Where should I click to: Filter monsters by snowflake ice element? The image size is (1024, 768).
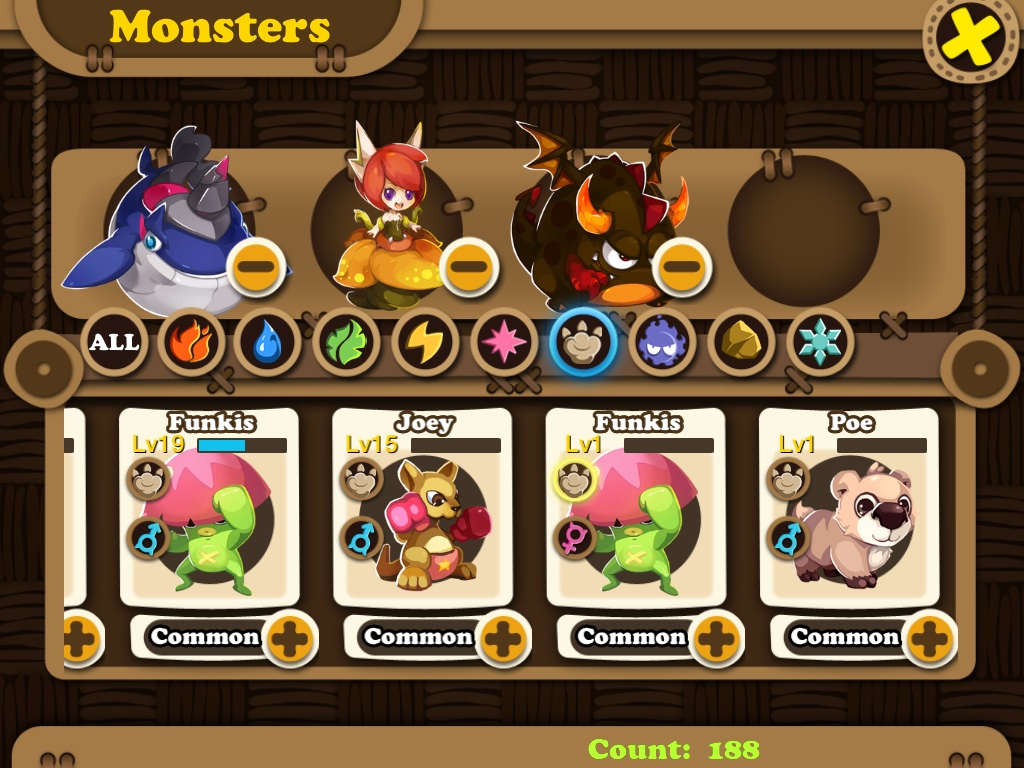819,342
